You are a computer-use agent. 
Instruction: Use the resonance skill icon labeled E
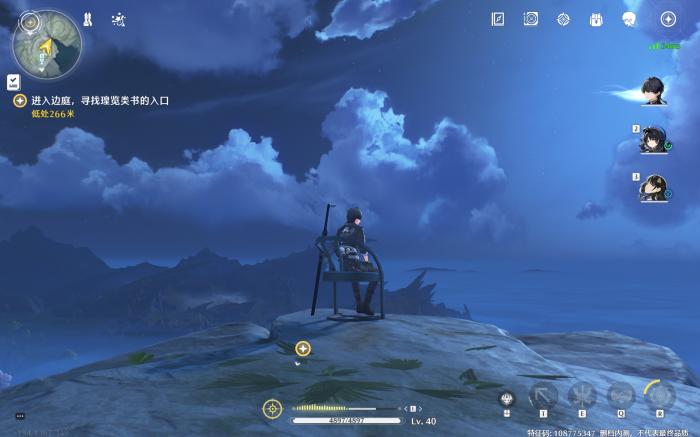tap(582, 395)
